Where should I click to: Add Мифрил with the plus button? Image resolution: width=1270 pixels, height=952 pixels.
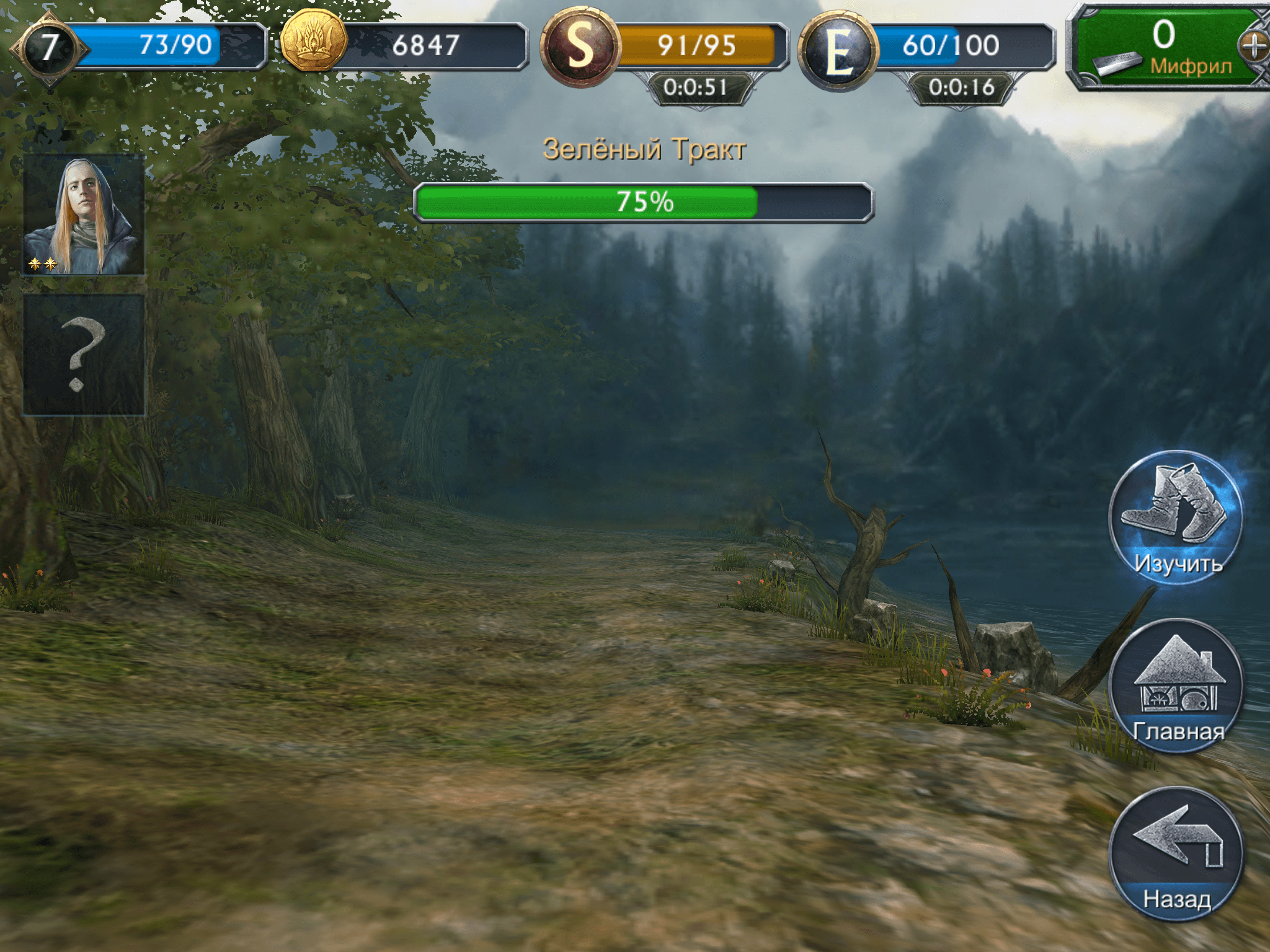tap(1254, 46)
